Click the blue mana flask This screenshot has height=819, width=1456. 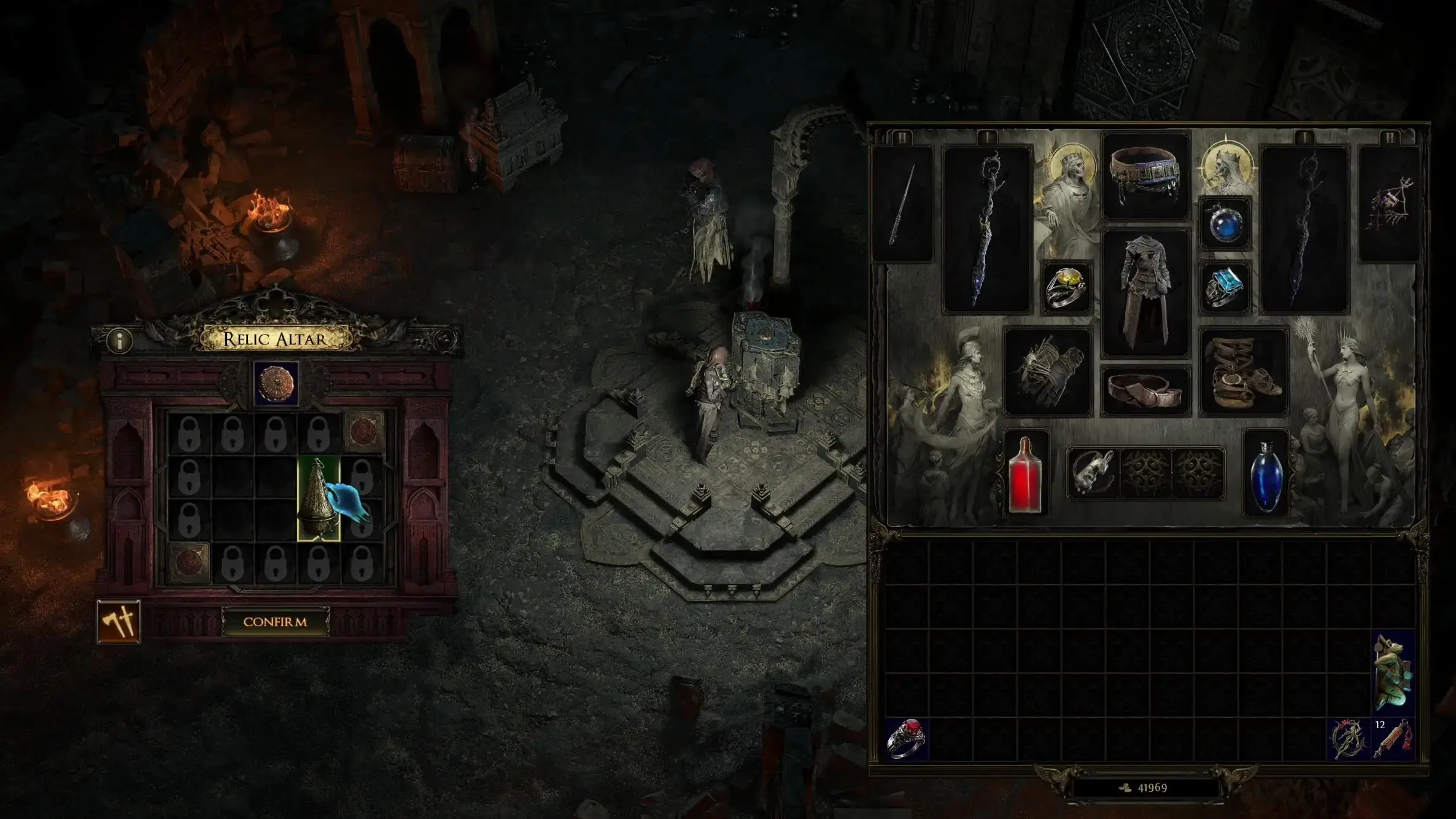pyautogui.click(x=1266, y=474)
